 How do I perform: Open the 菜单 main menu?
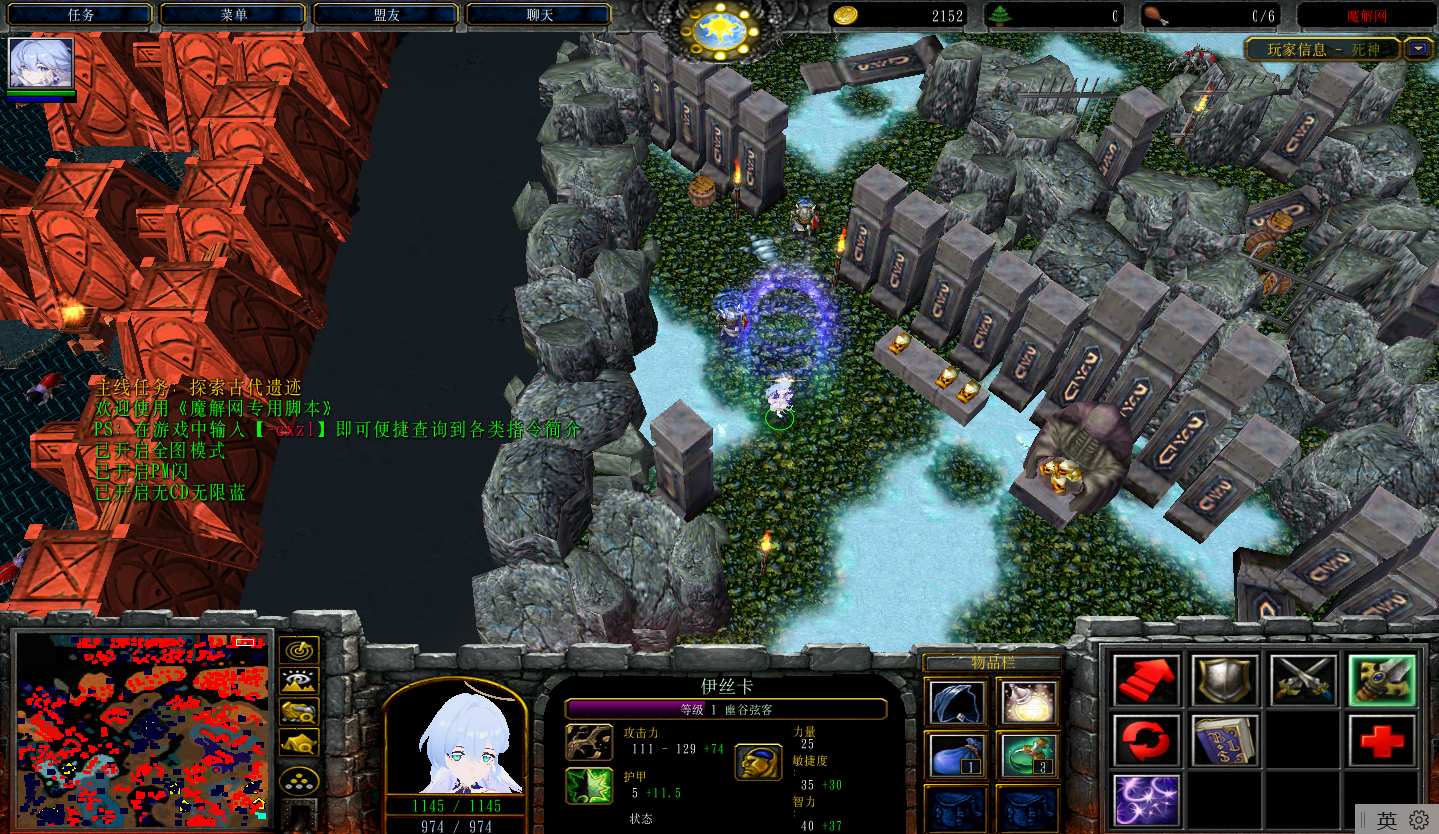click(x=233, y=15)
